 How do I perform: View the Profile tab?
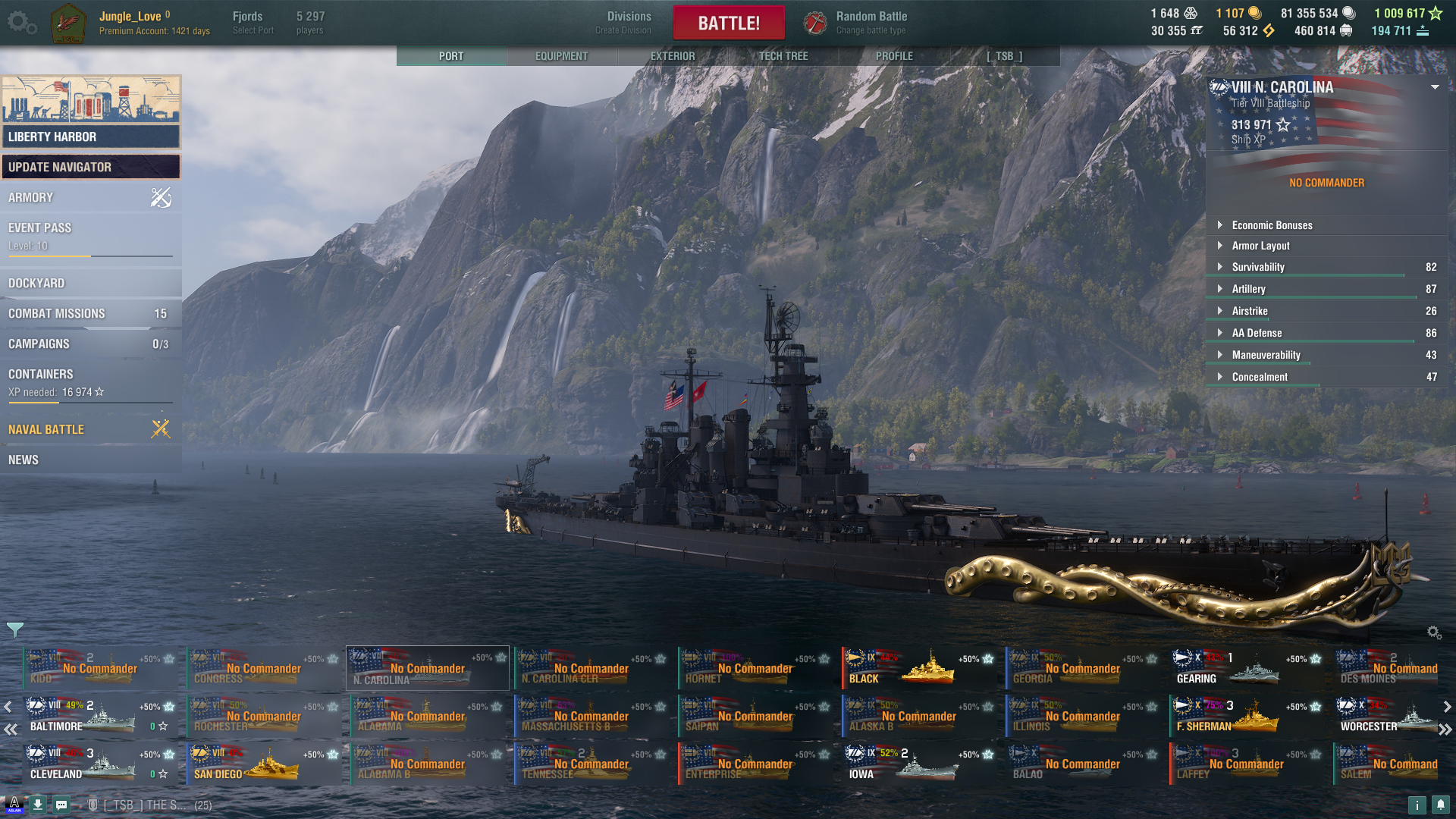894,56
